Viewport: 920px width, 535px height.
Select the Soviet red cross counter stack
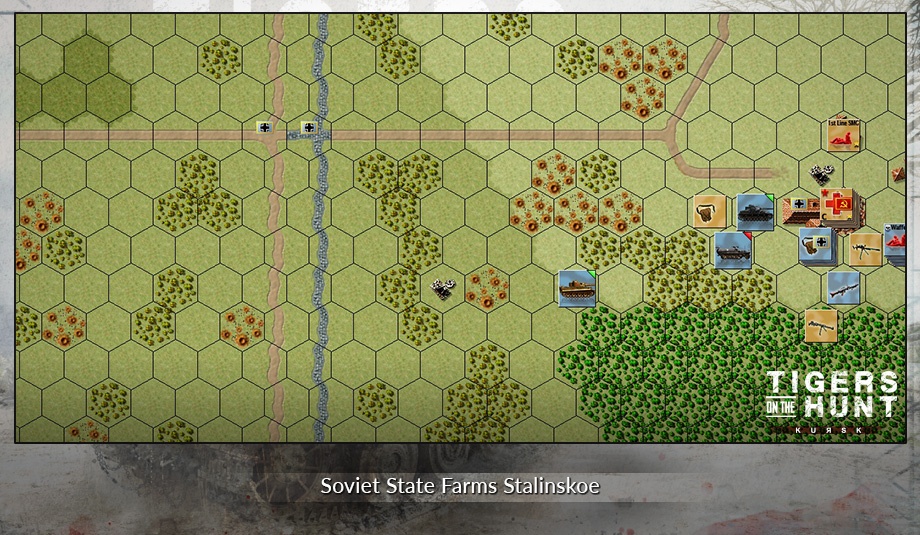coord(837,205)
